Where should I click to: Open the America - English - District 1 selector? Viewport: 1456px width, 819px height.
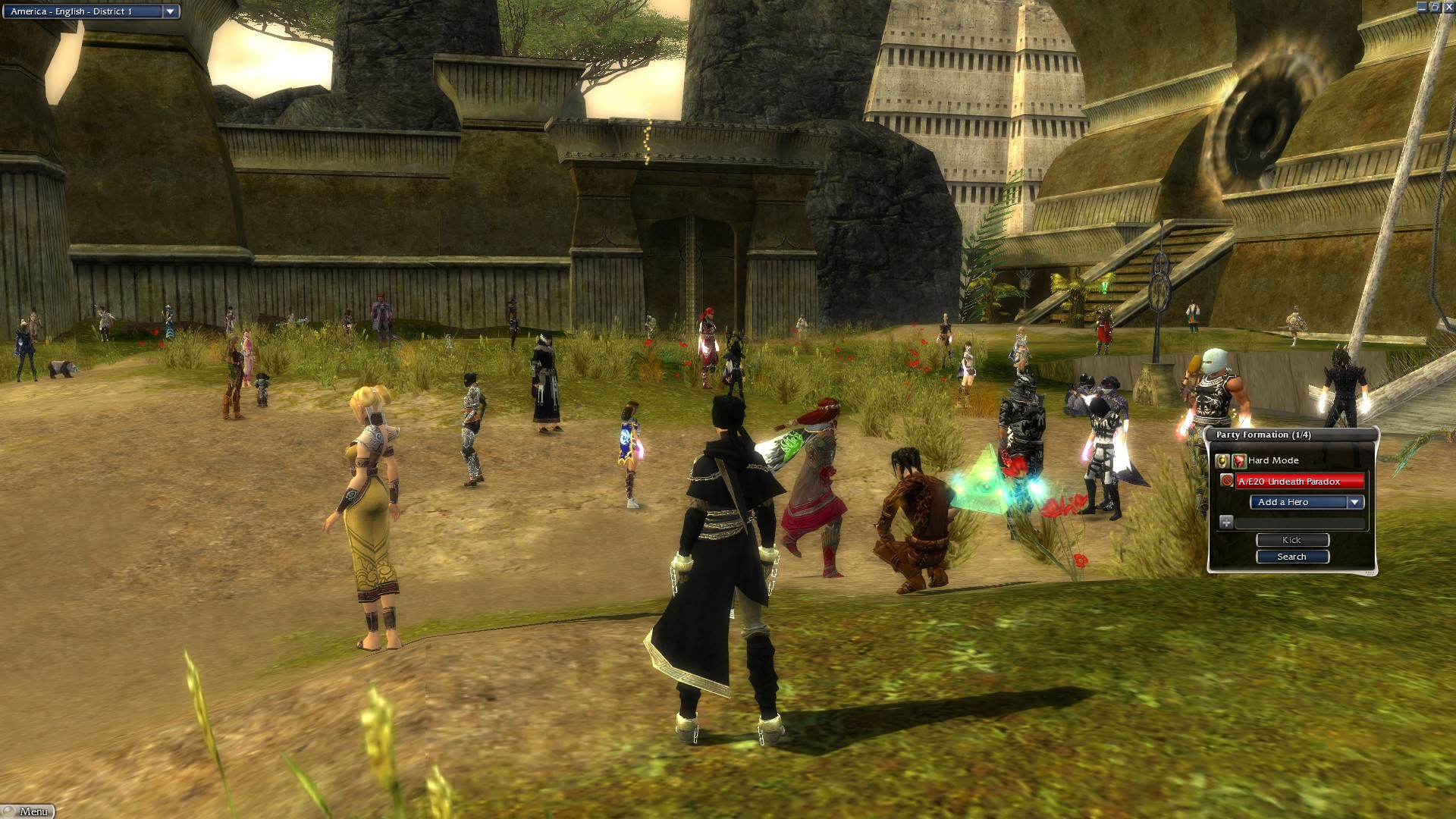coord(83,11)
